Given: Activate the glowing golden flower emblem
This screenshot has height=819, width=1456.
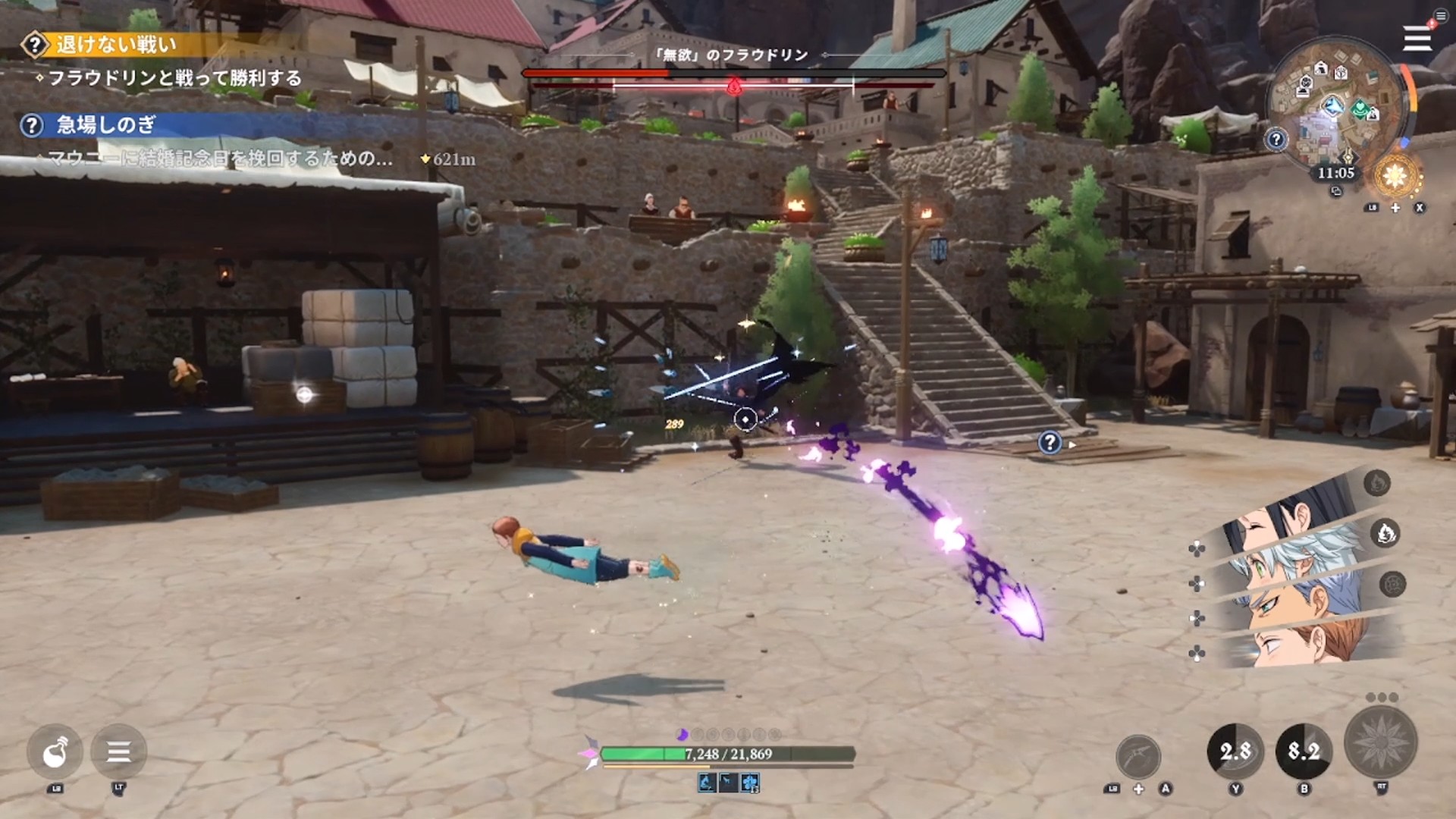Looking at the screenshot, I should pyautogui.click(x=1395, y=176).
